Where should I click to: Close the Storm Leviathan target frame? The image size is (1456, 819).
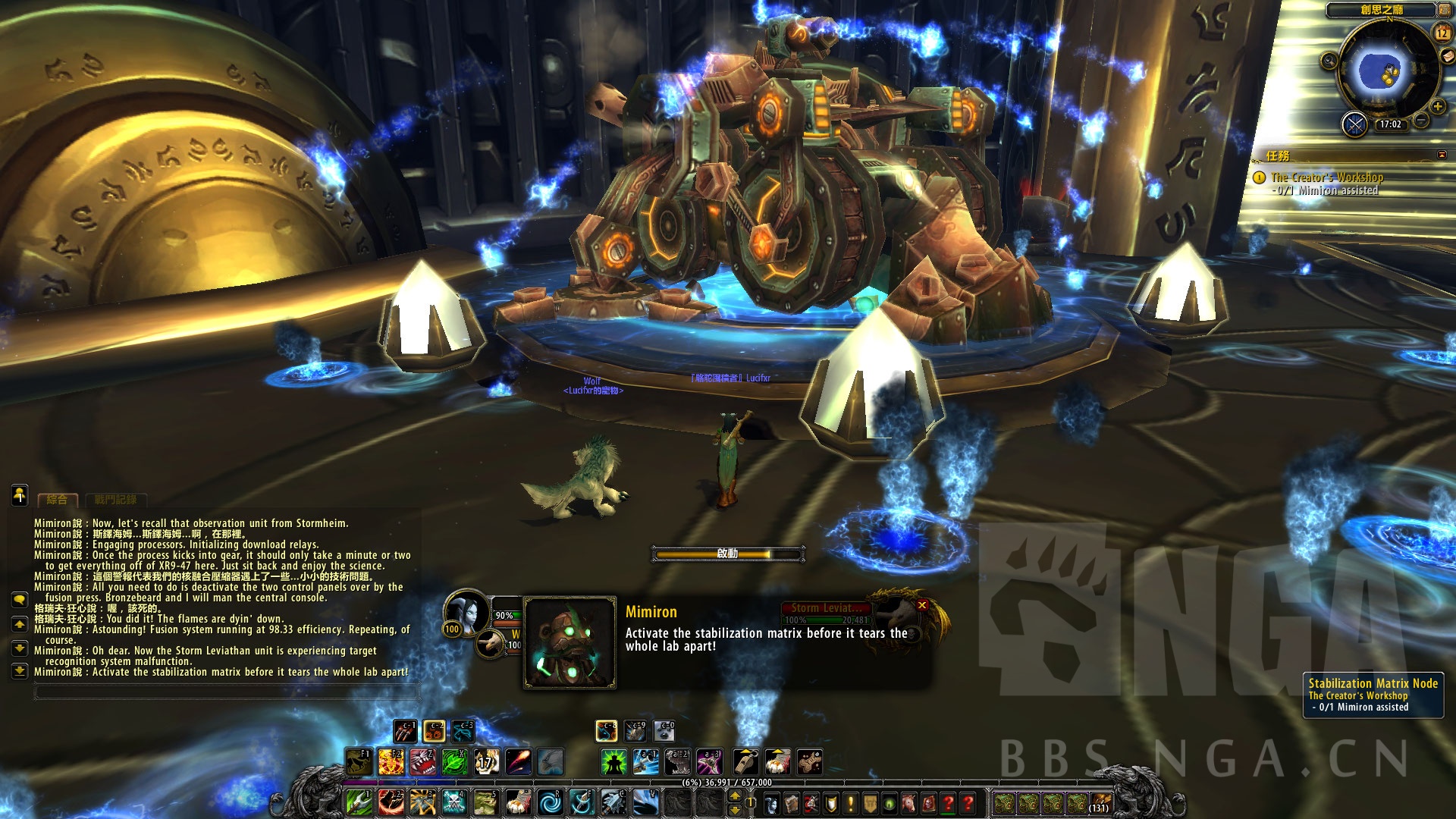click(x=922, y=605)
